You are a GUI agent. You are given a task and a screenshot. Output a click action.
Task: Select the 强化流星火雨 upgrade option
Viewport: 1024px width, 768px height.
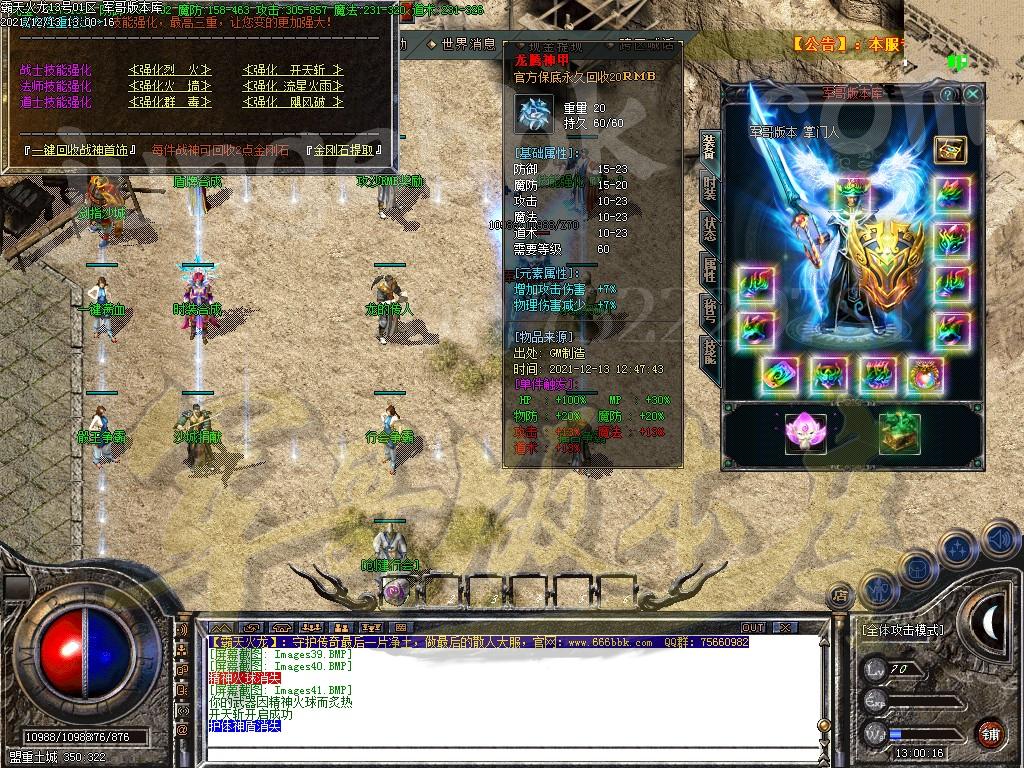292,86
